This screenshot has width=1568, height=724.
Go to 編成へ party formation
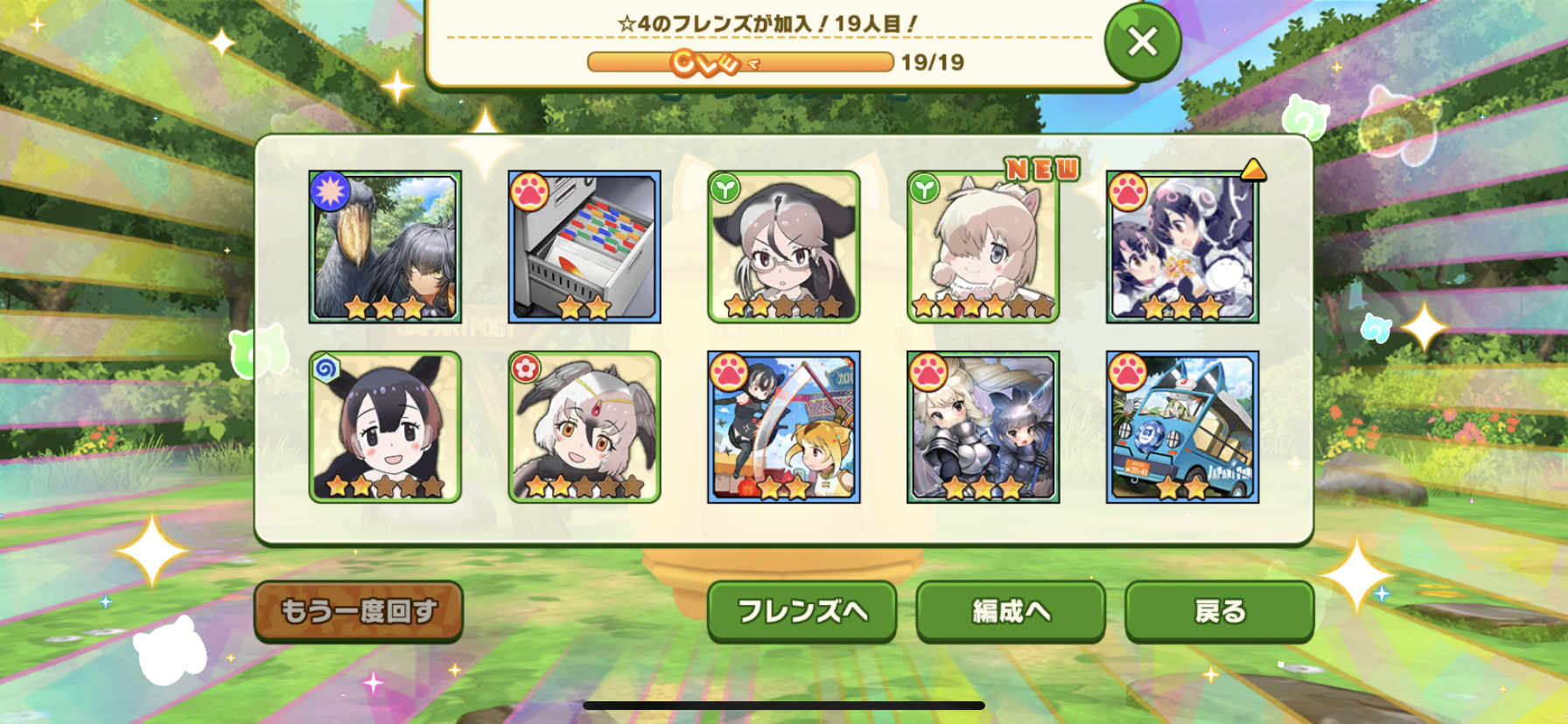[1011, 611]
